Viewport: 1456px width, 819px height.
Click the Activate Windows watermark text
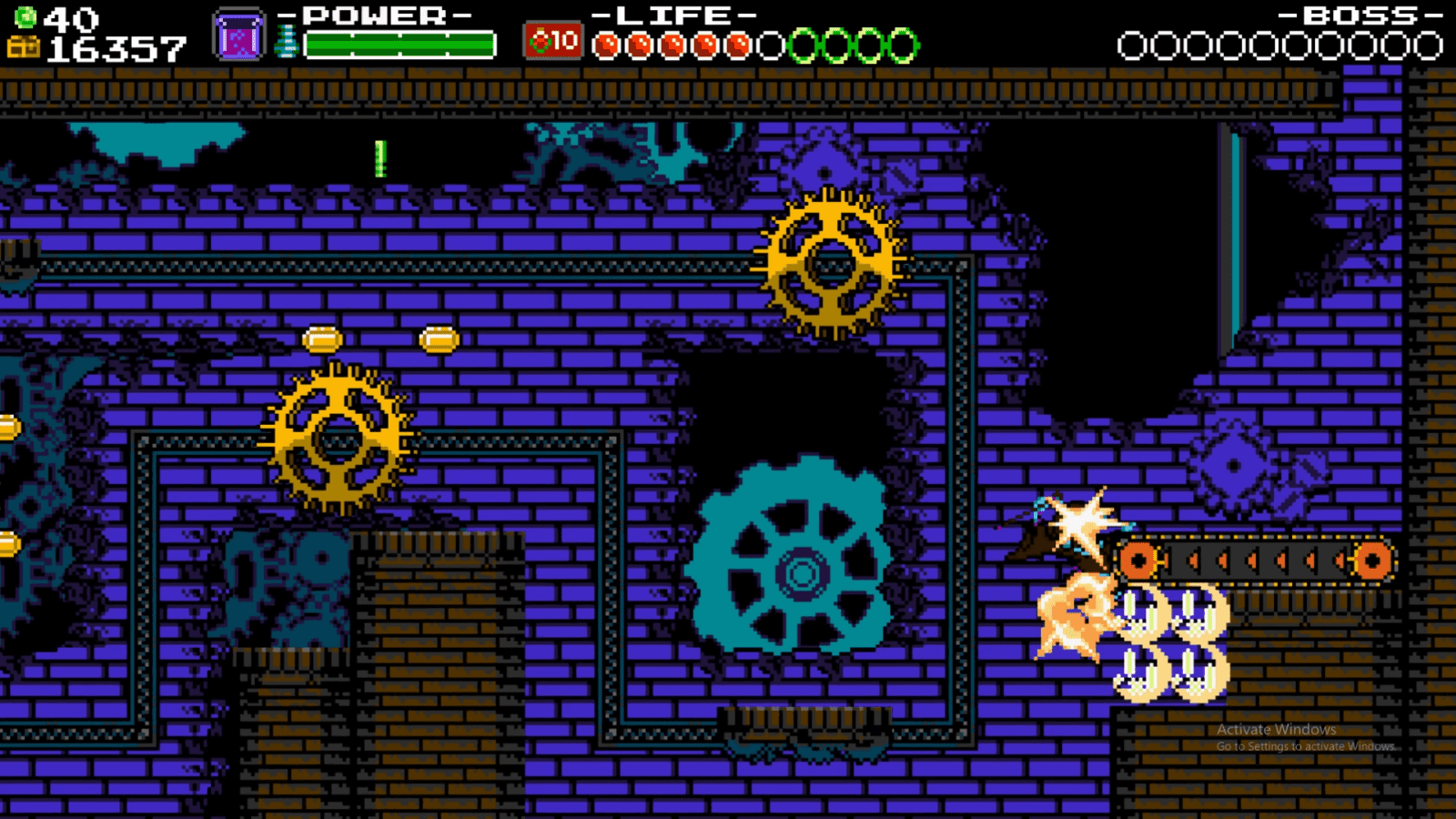pos(1277,729)
